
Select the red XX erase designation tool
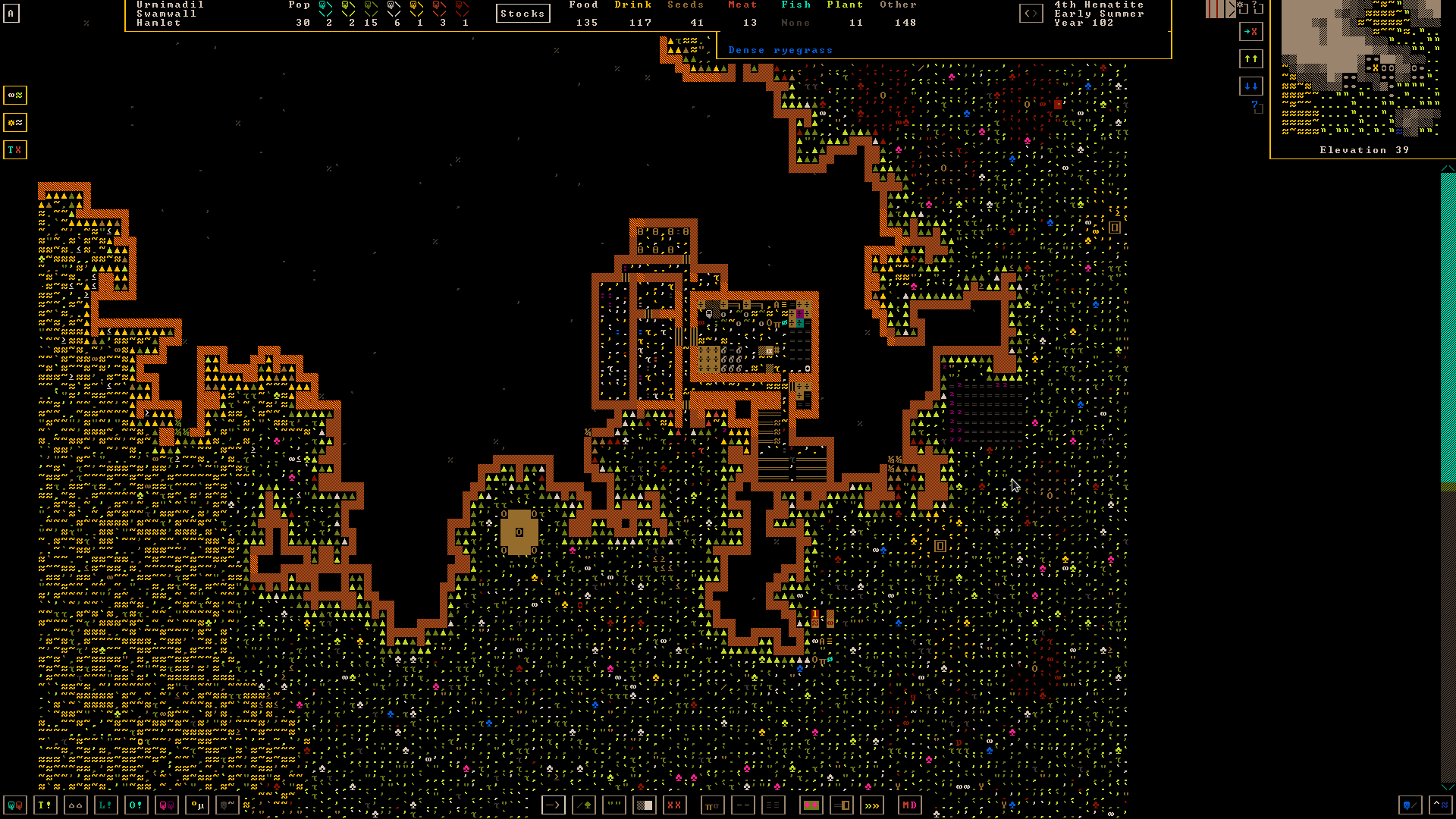coord(674,805)
